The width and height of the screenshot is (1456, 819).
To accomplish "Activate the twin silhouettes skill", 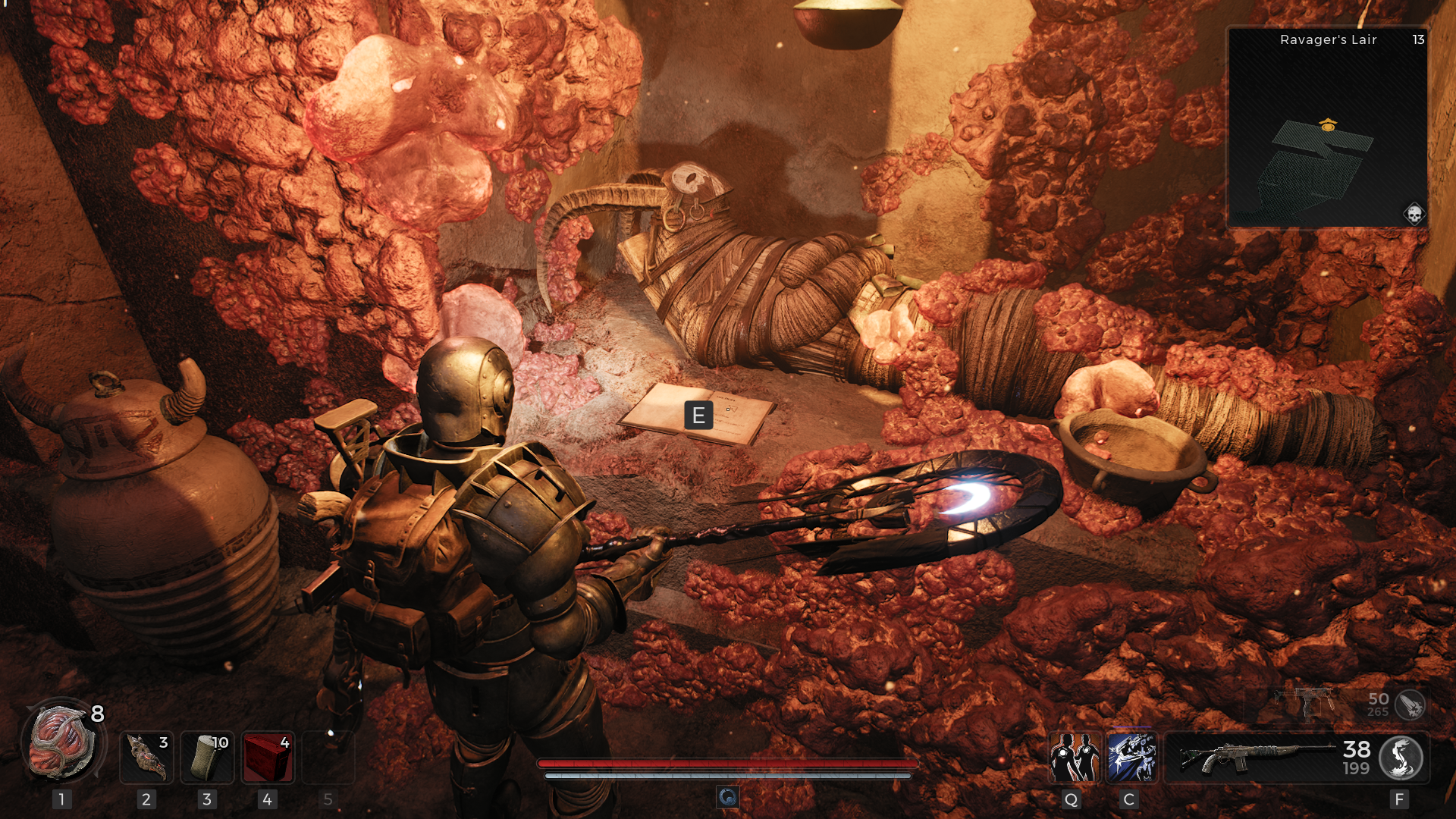I will pos(1074,758).
